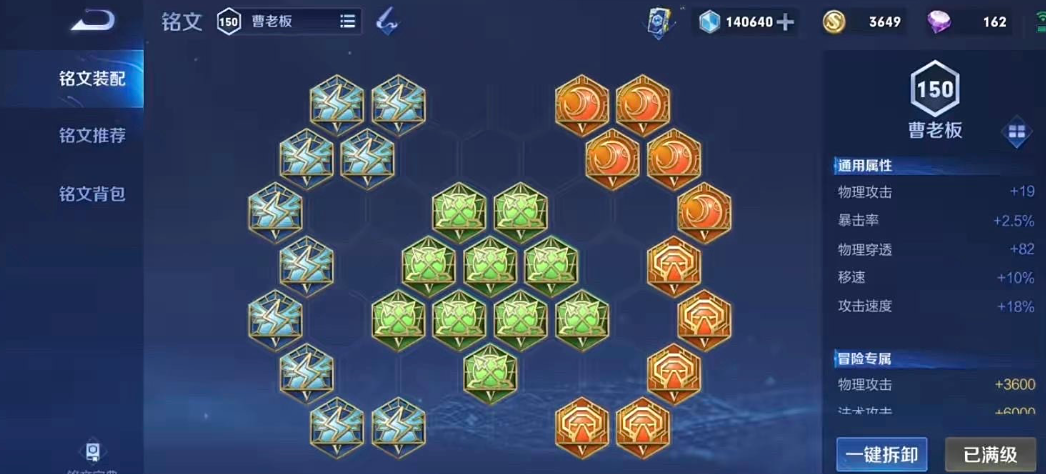This screenshot has width=1046, height=474.
Task: Click the blue grid icon beside 曹老板
Action: click(x=1016, y=131)
